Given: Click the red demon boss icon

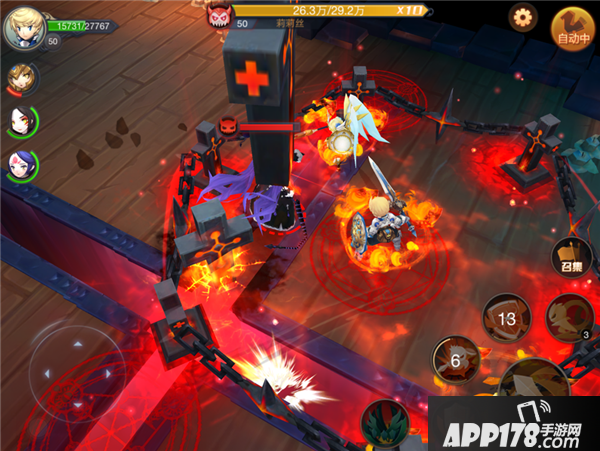Looking at the screenshot, I should click(x=219, y=15).
